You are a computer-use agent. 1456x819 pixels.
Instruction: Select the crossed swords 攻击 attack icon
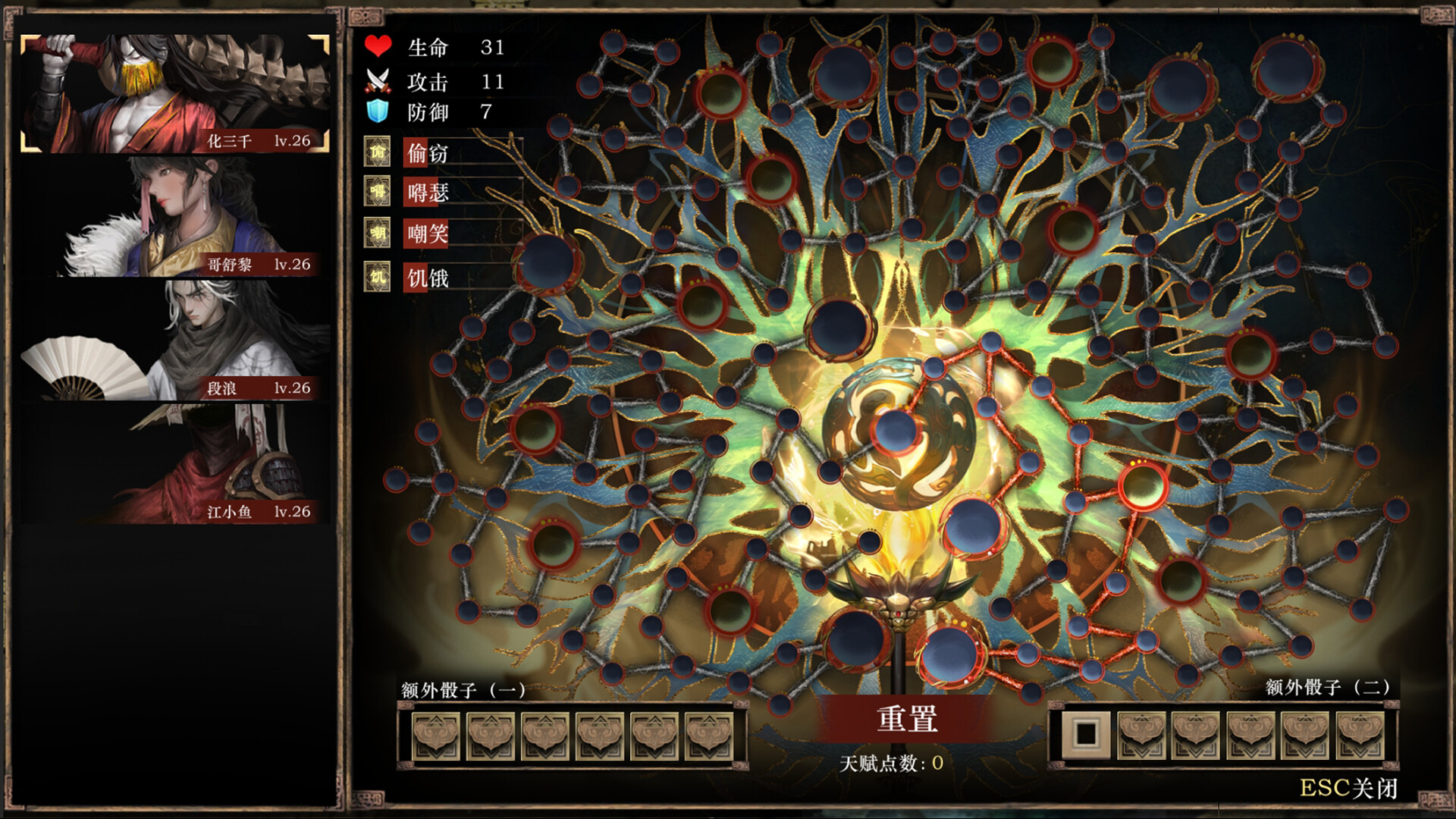[378, 80]
